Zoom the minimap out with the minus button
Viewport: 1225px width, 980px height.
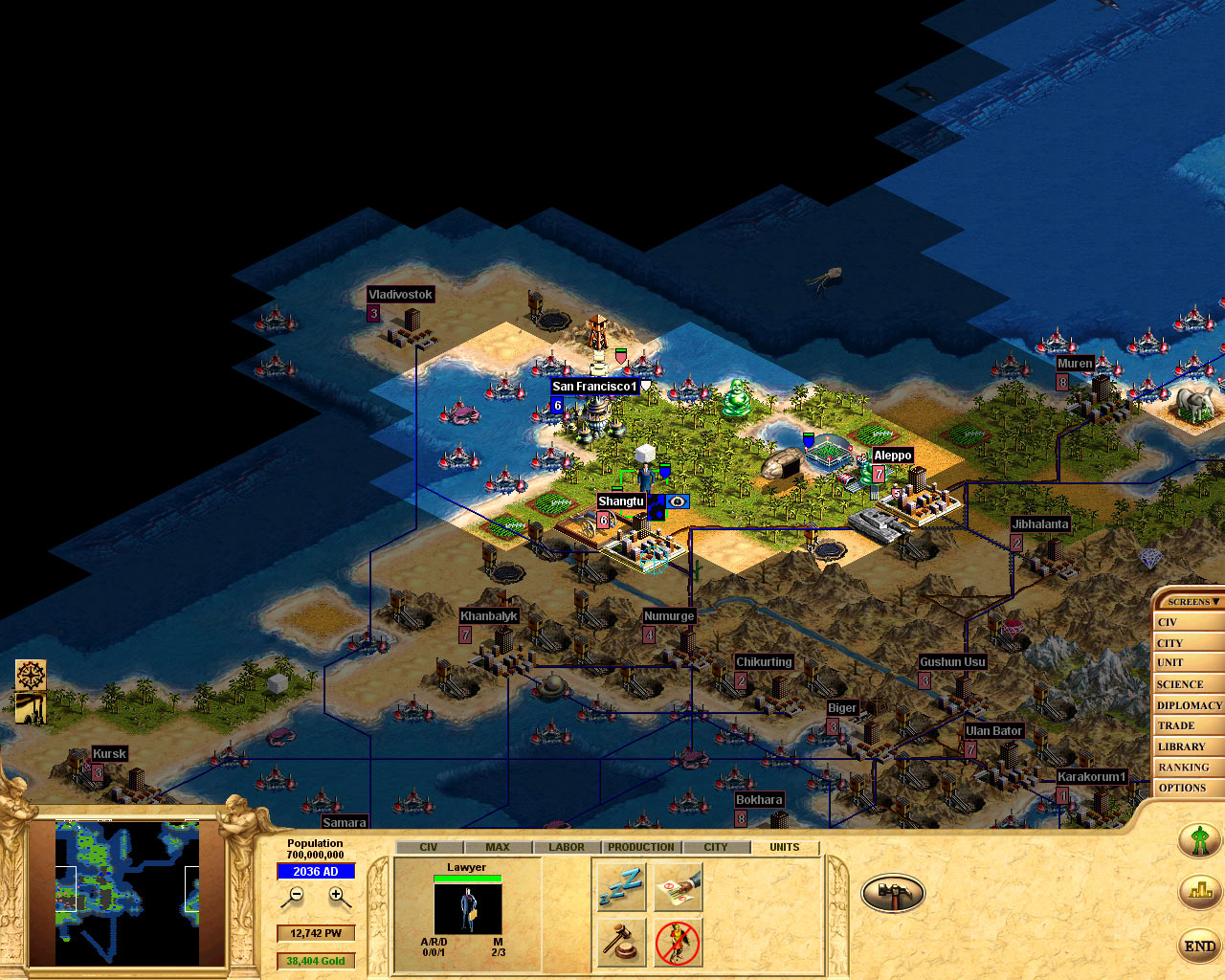click(295, 896)
